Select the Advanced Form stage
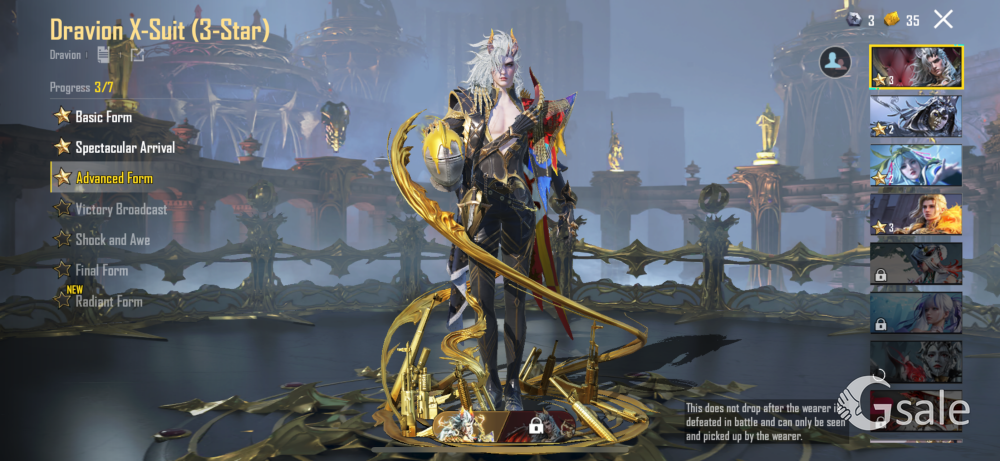 pyautogui.click(x=113, y=178)
